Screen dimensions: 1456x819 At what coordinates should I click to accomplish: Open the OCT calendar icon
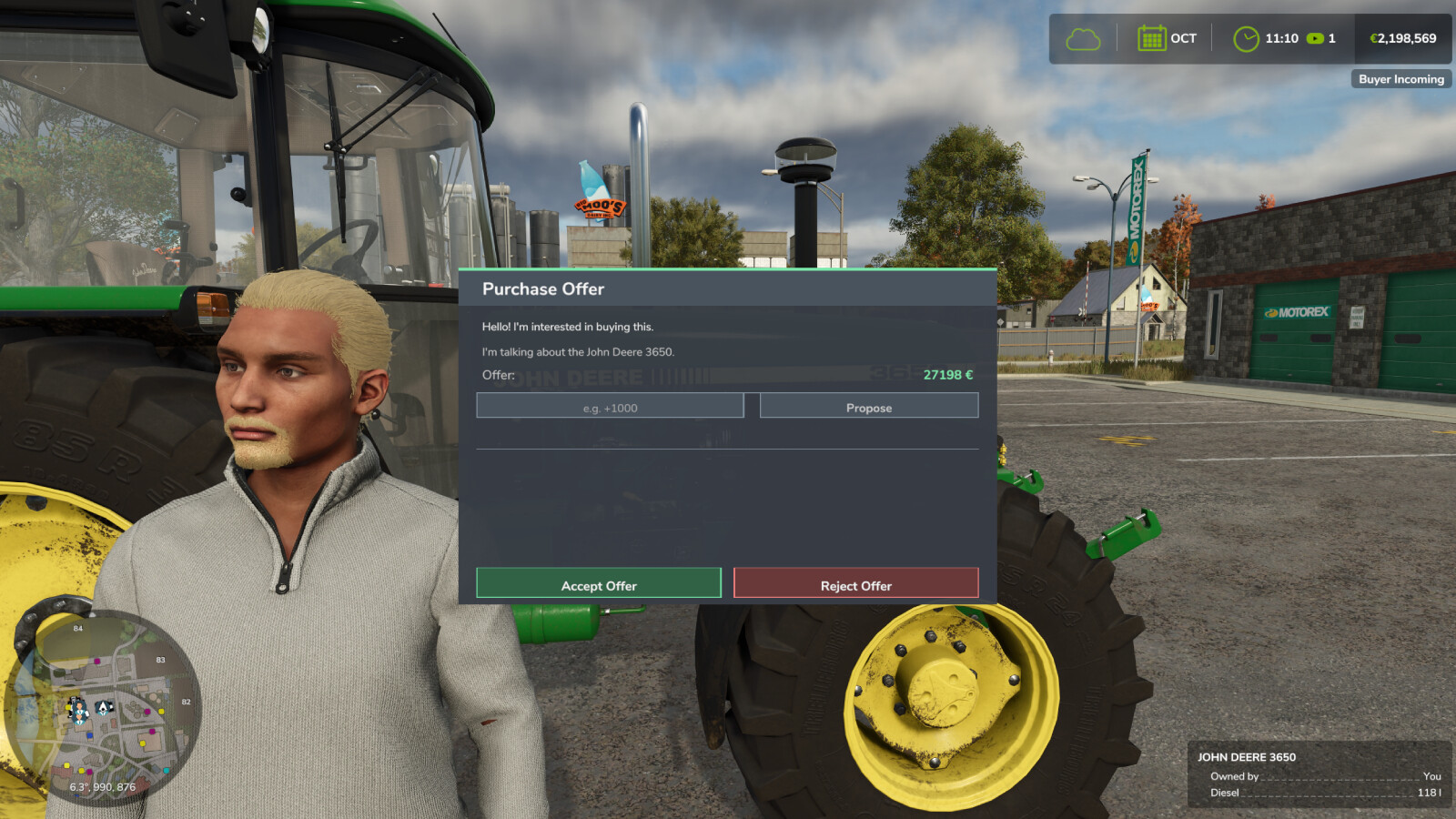tap(1154, 38)
